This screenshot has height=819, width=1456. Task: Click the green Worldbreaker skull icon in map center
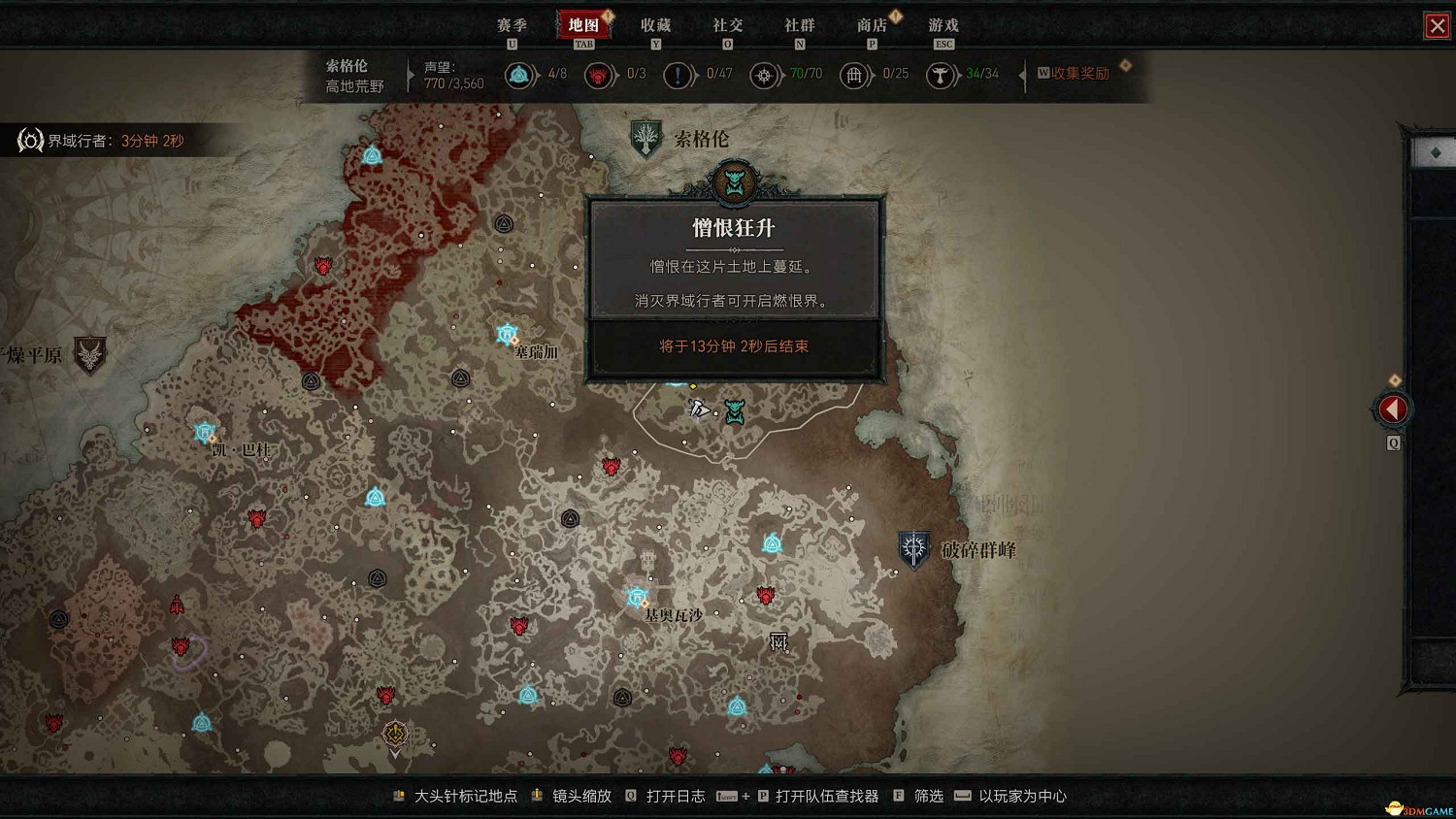[x=735, y=411]
